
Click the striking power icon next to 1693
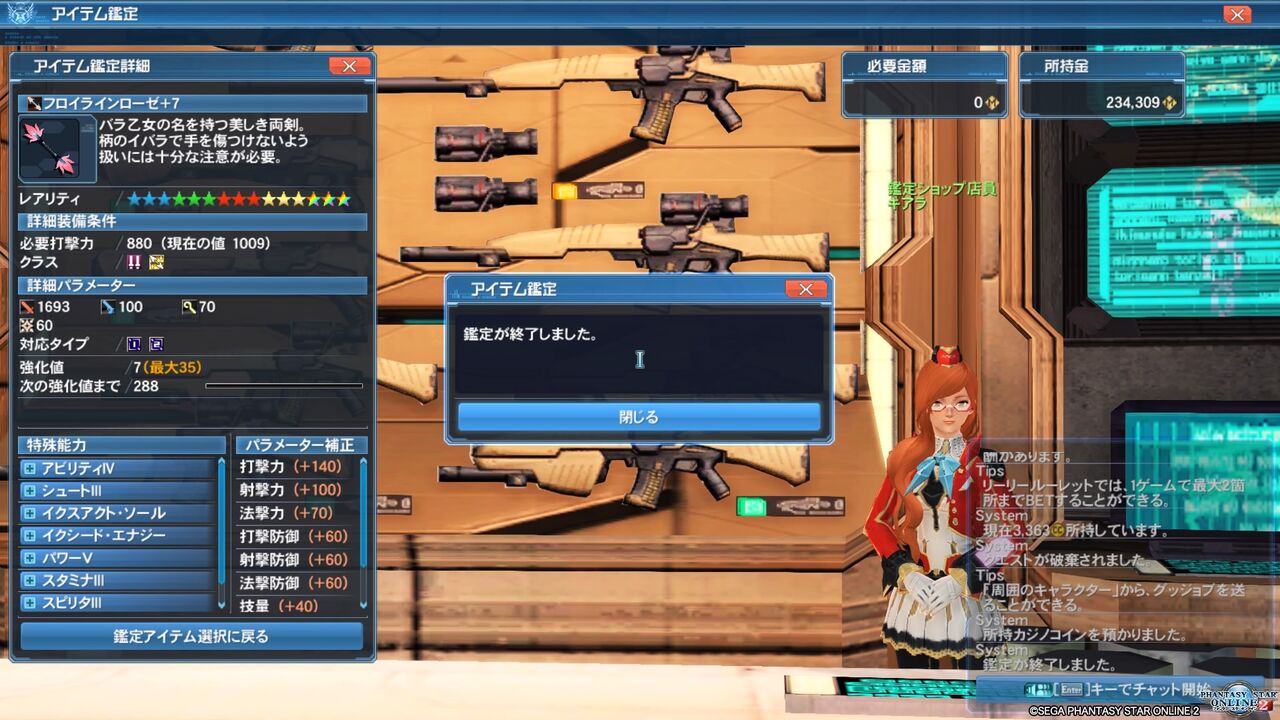coord(28,307)
